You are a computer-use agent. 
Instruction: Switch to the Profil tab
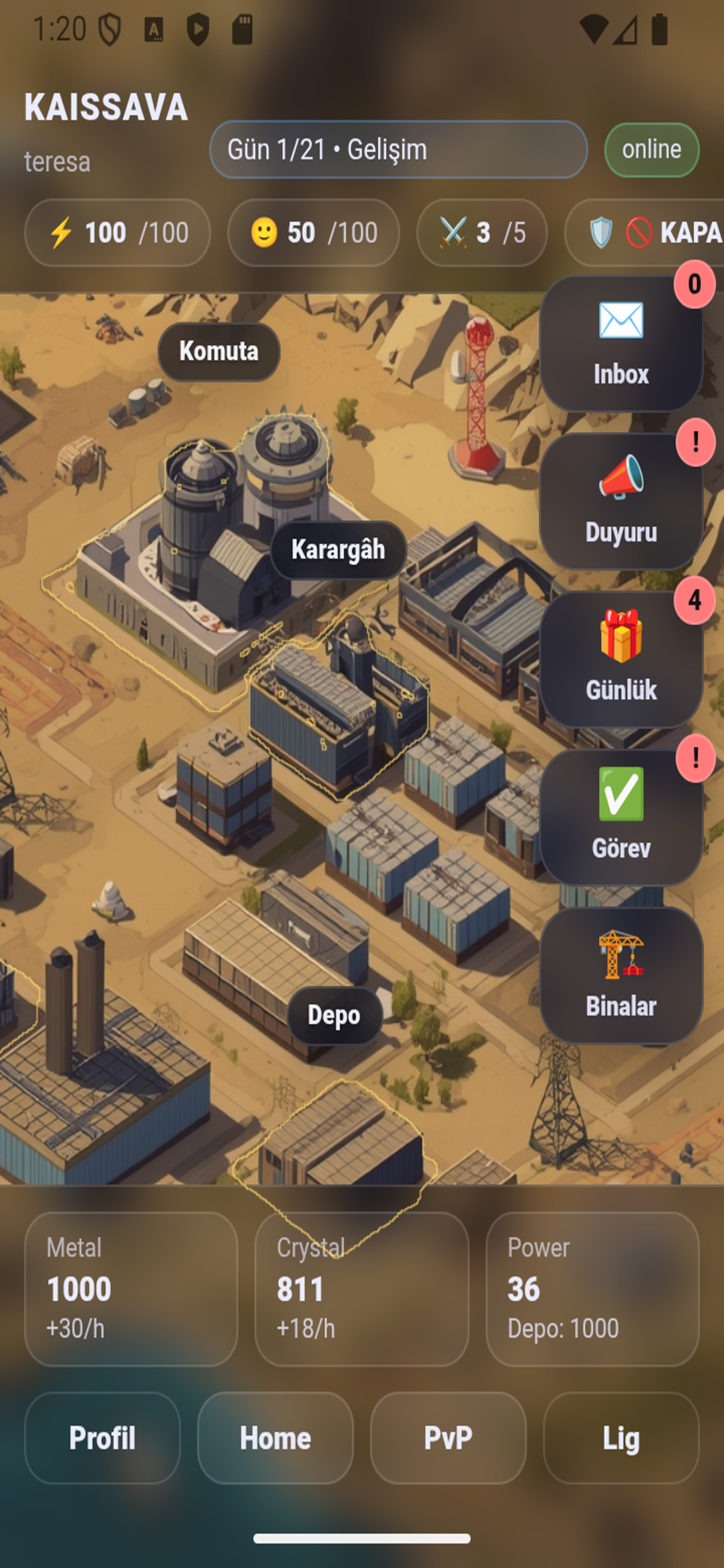[x=102, y=1438]
